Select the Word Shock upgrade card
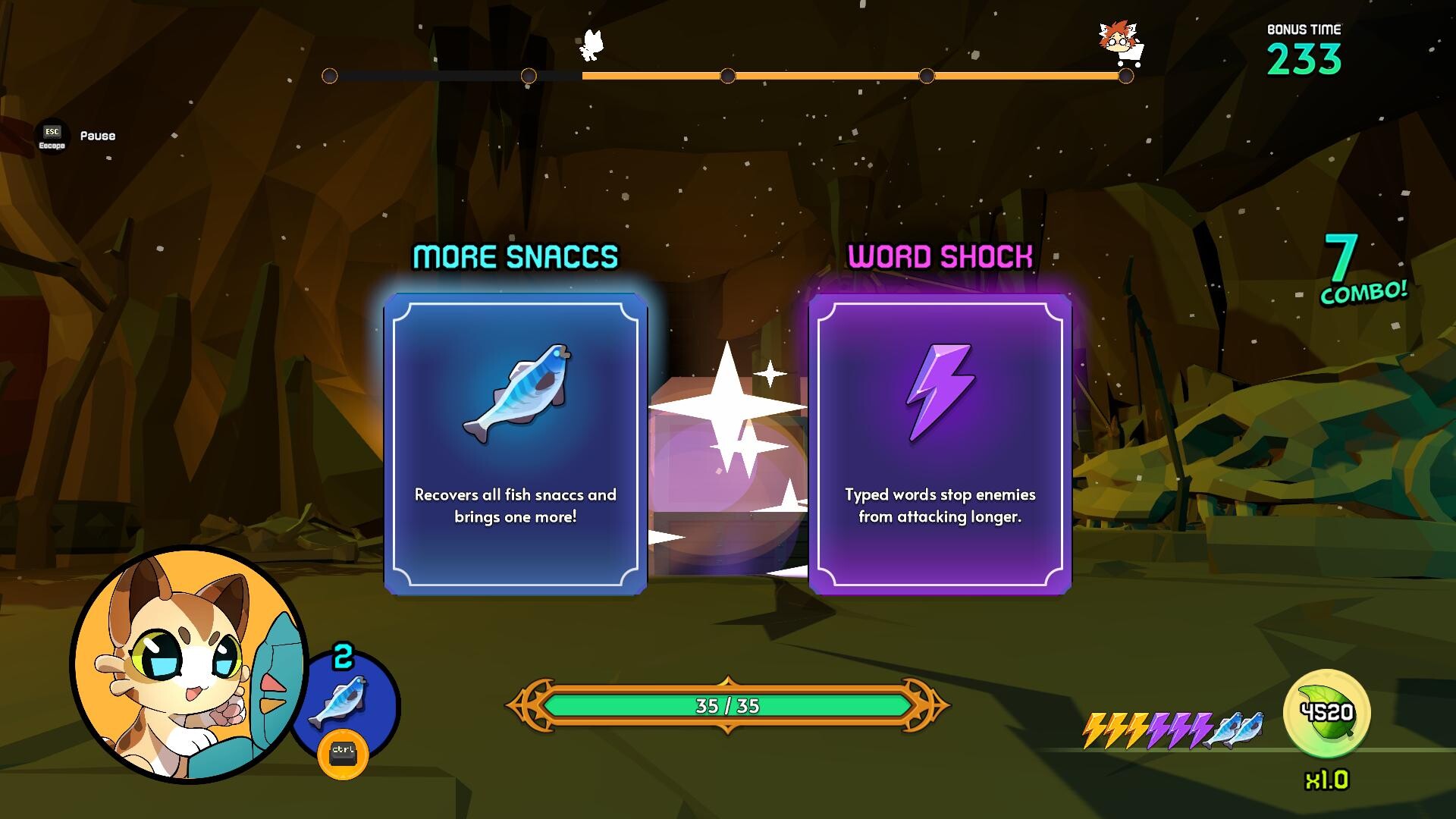This screenshot has width=1456, height=819. click(x=940, y=444)
